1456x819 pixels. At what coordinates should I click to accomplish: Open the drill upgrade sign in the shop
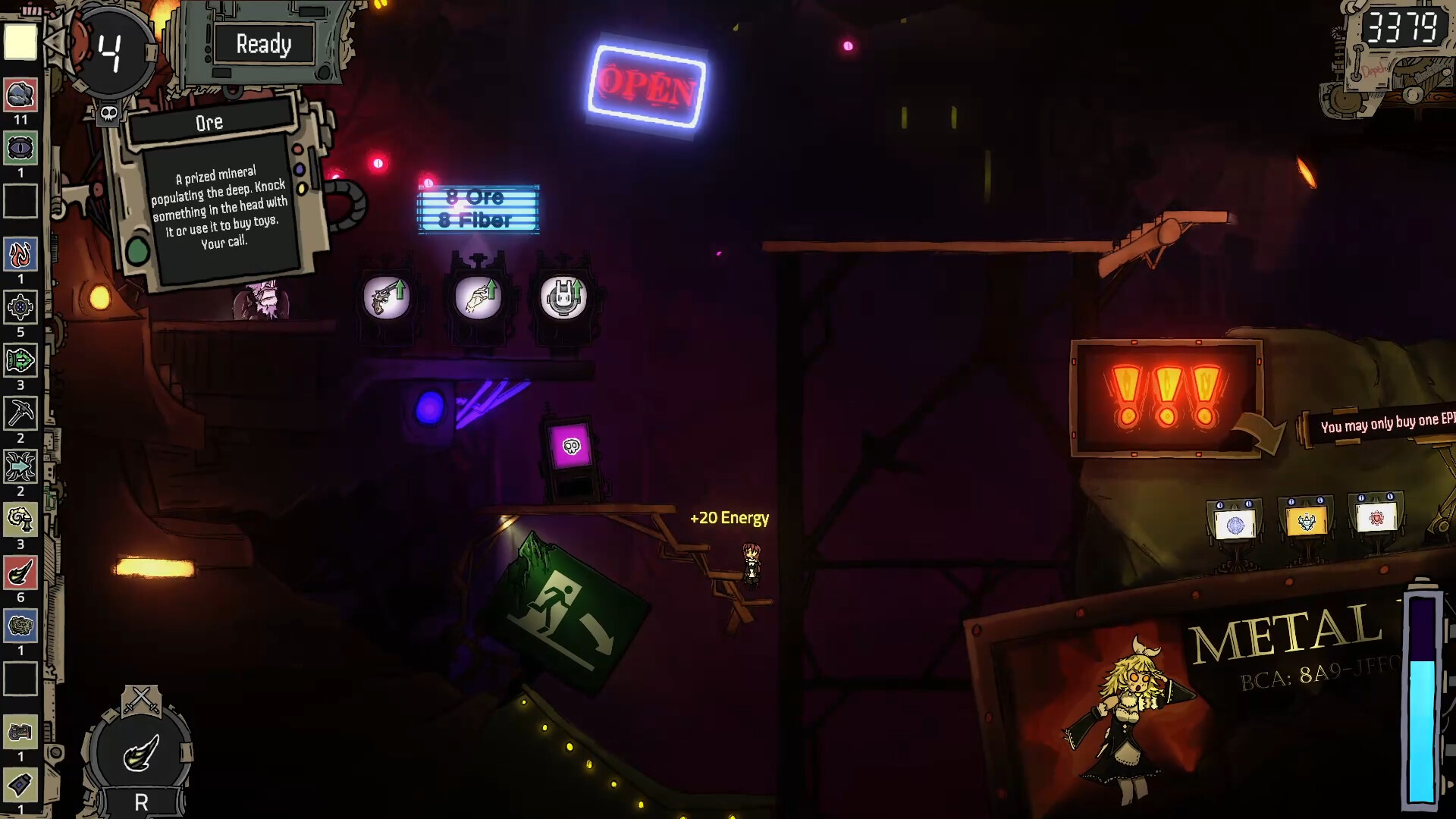coord(563,297)
